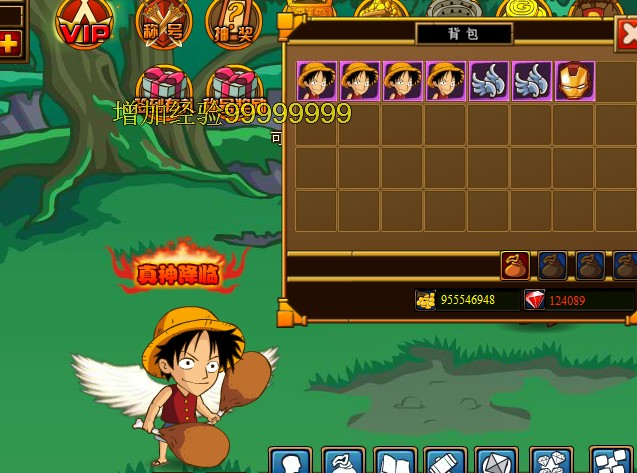
Task: Open the sack icon in bottom toolbar
Action: click(x=343, y=462)
